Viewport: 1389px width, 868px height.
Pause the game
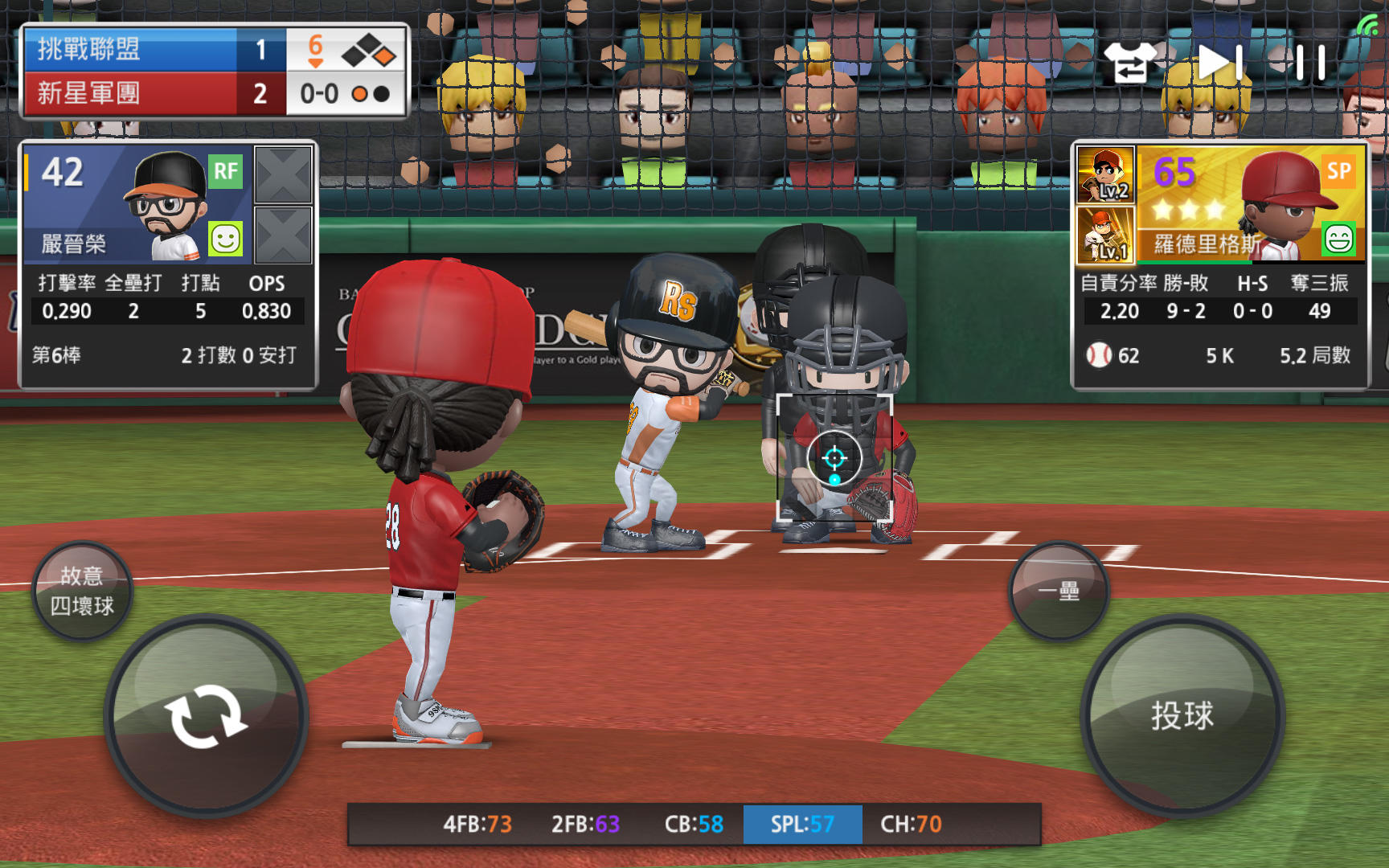(x=1310, y=62)
